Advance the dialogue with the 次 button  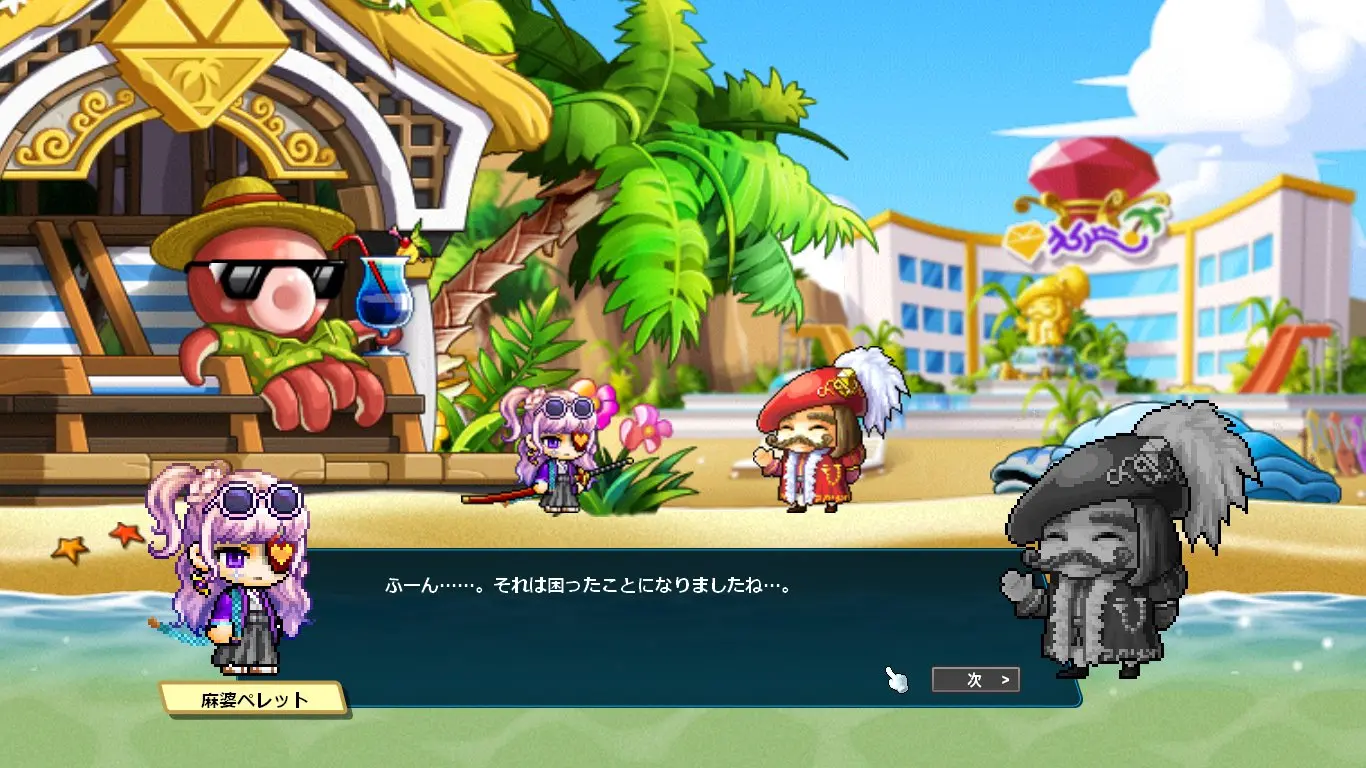[x=975, y=680]
